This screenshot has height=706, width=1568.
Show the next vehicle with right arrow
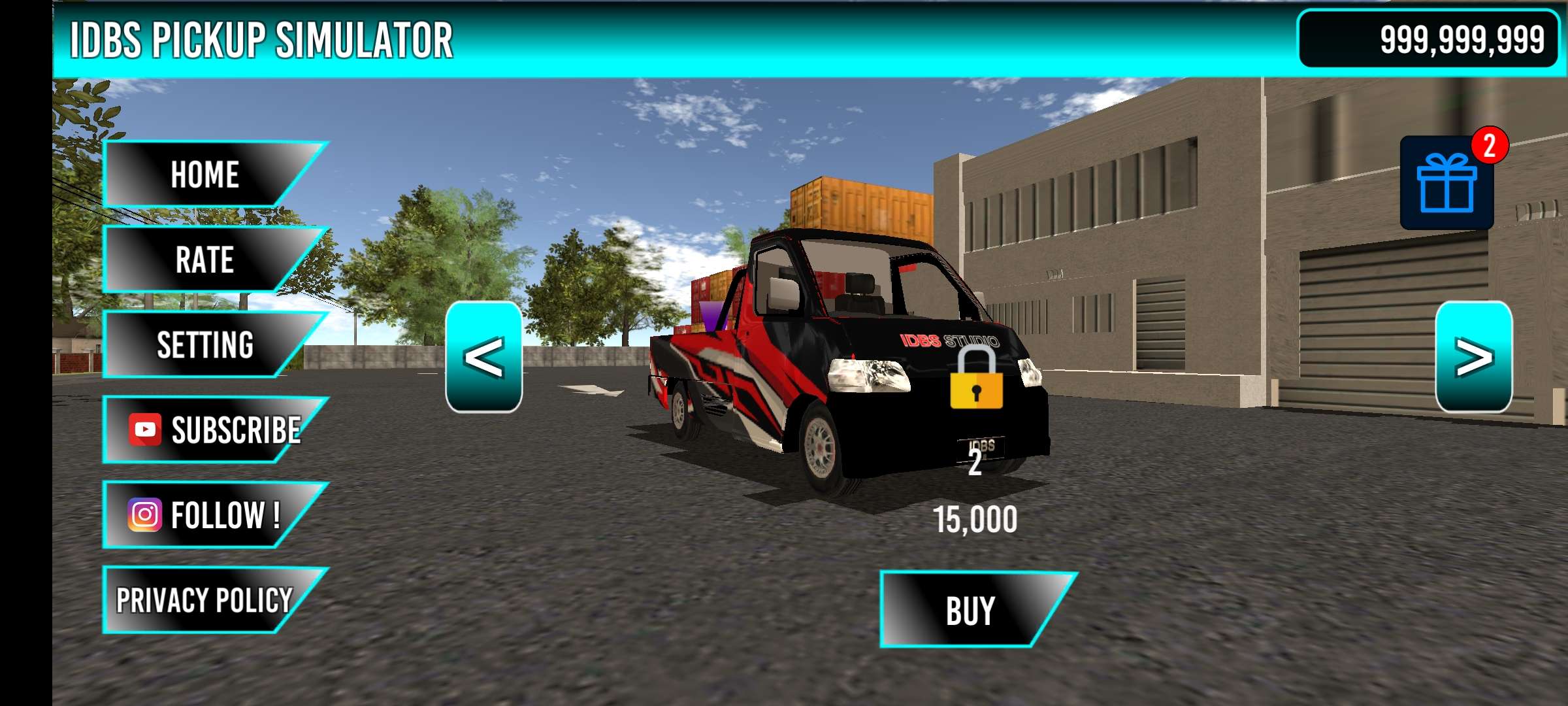click(1473, 357)
